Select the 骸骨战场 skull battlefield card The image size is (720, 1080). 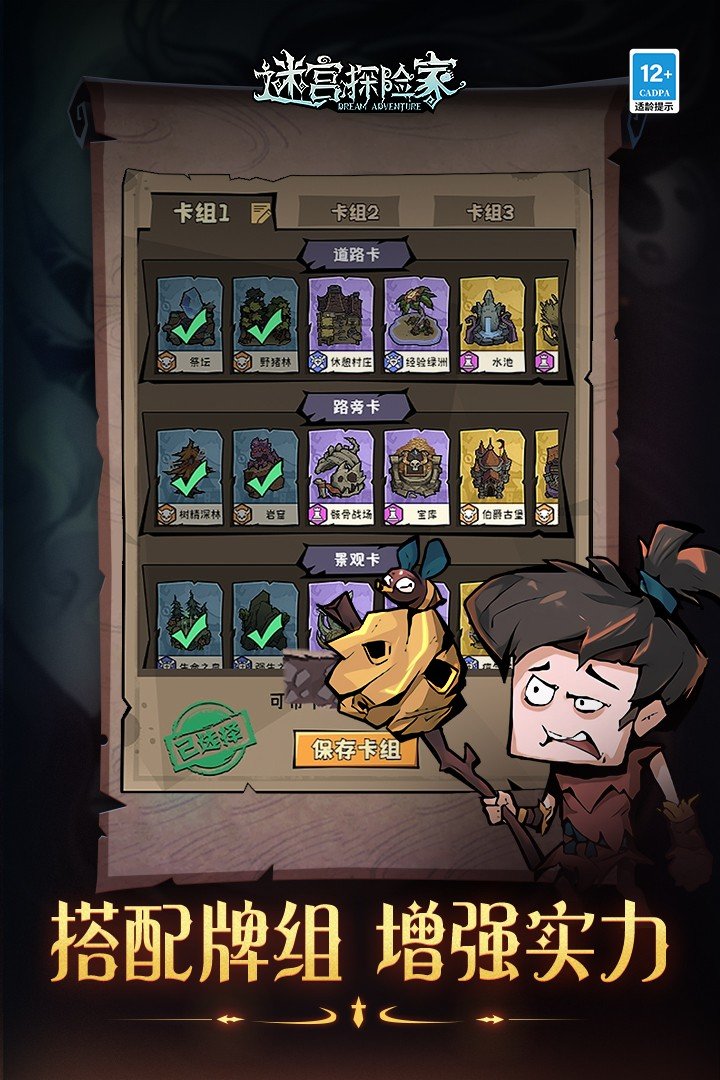coord(341,477)
